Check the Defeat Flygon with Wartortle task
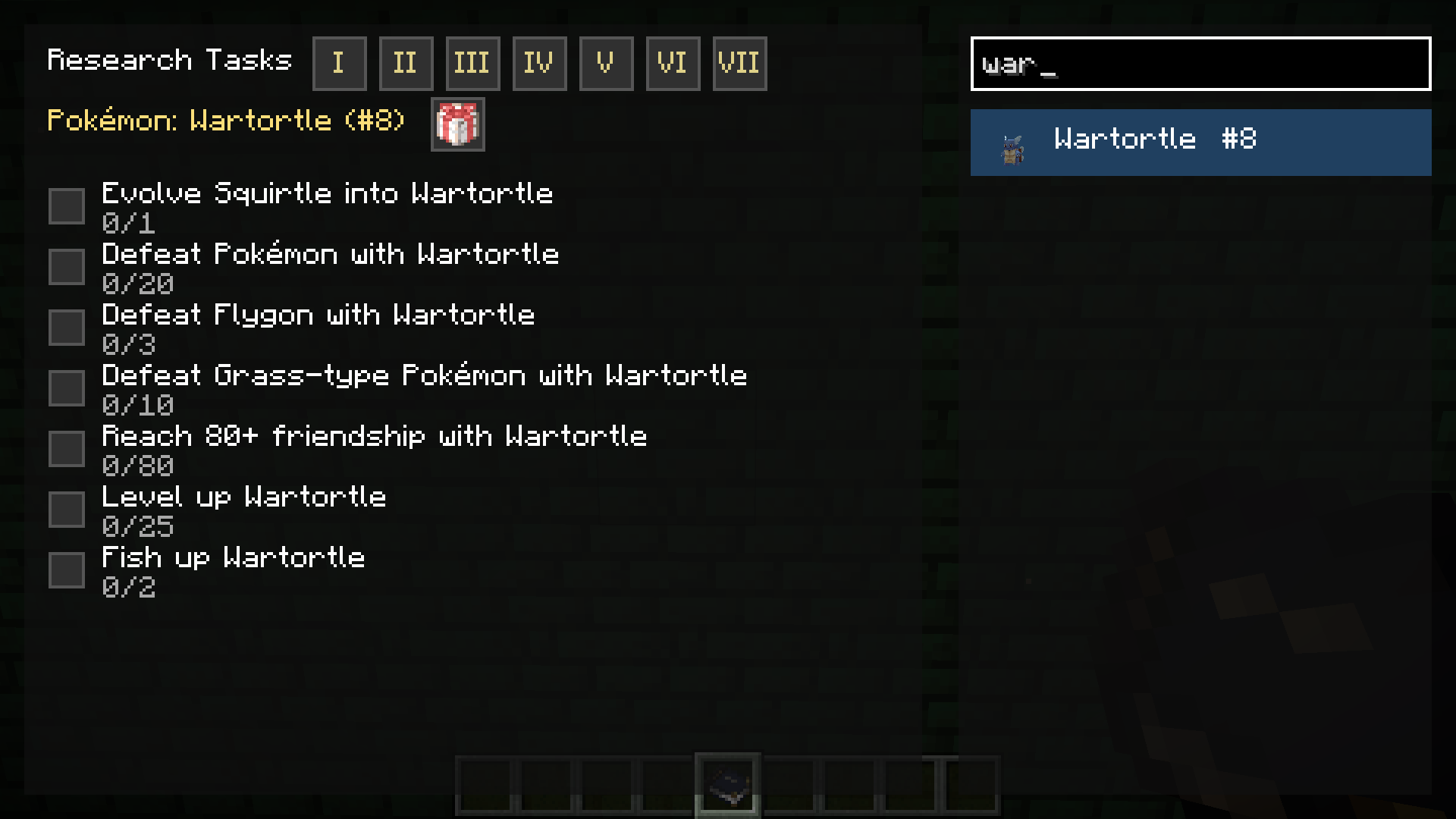The height and width of the screenshot is (819, 1456). (67, 327)
